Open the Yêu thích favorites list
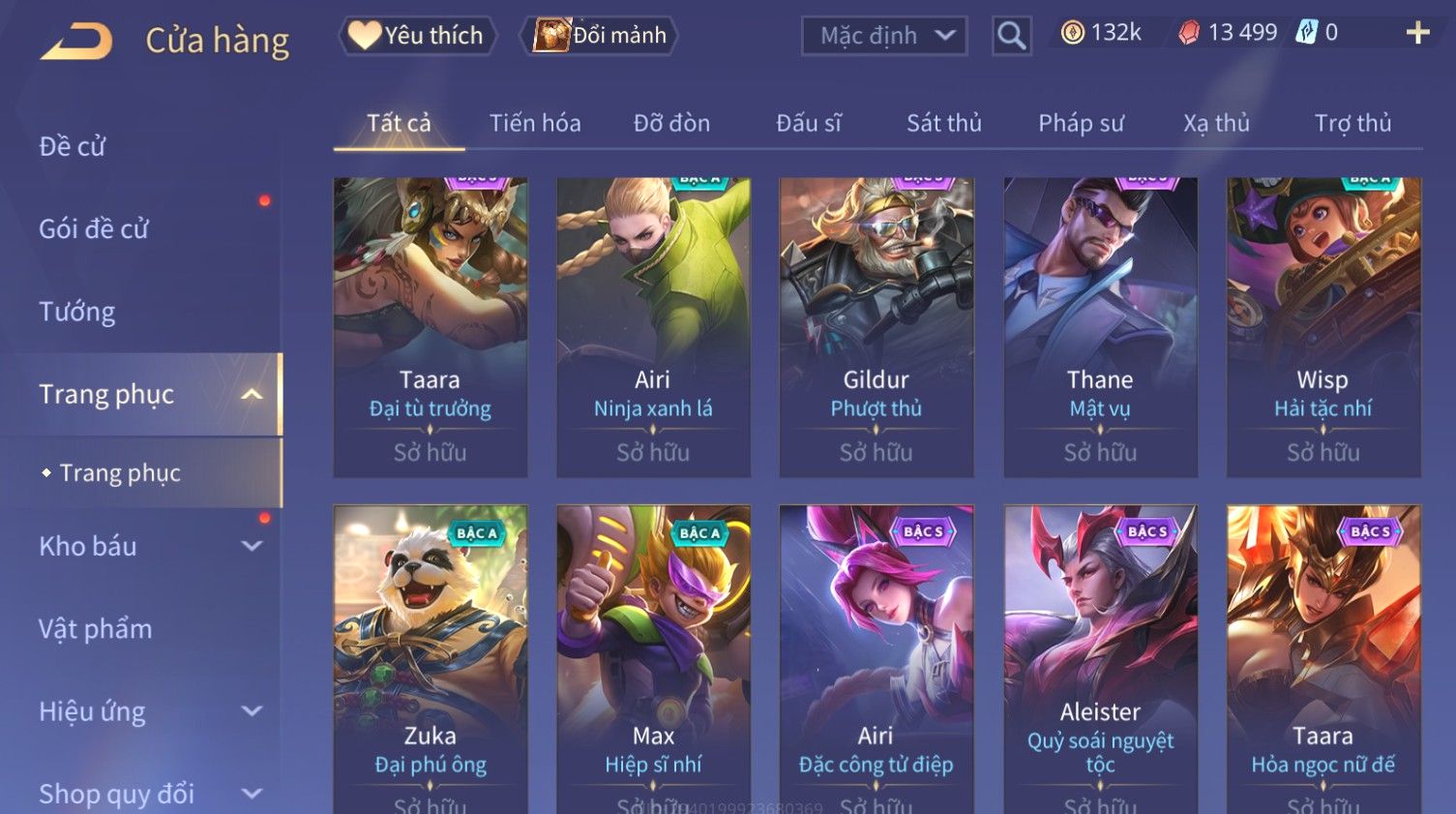The image size is (1456, 814). coord(417,36)
